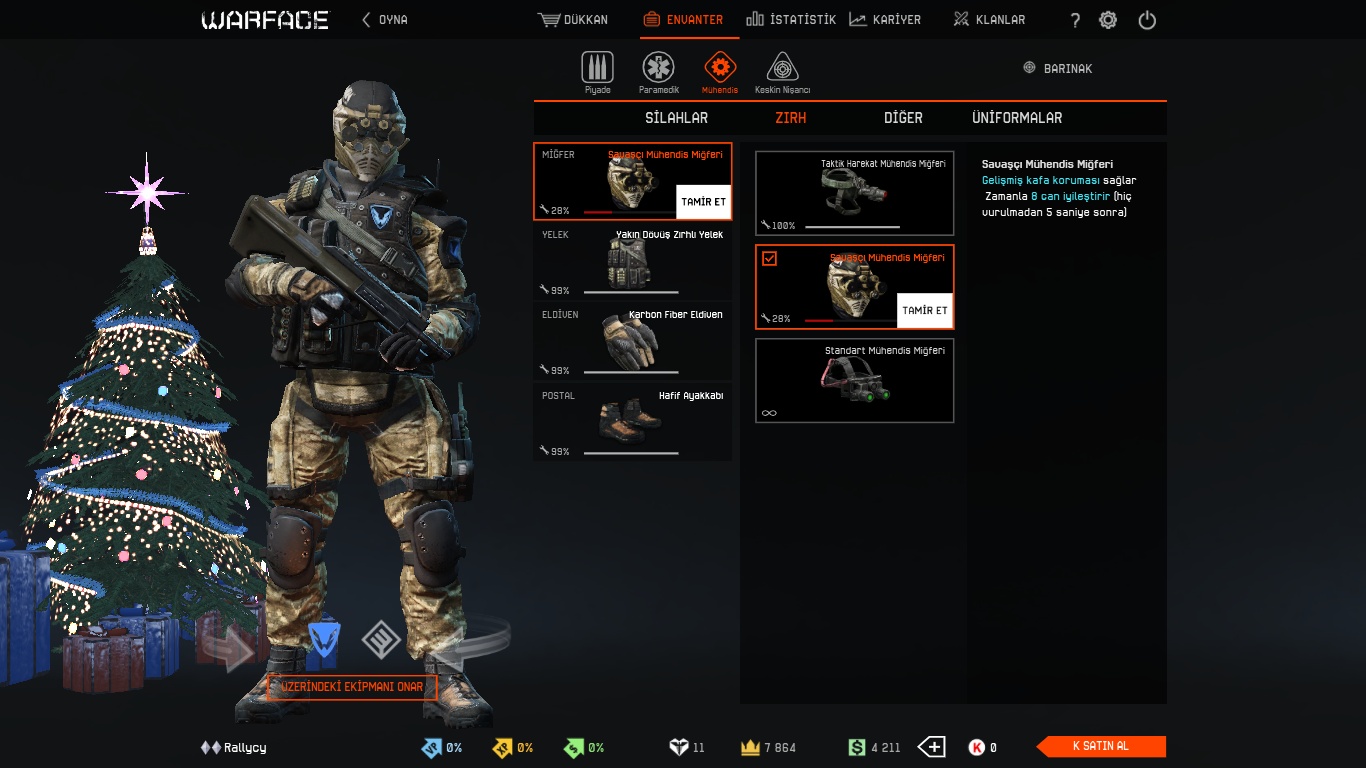Switch to the DİĞER tab
This screenshot has height=768, width=1366.
point(903,118)
